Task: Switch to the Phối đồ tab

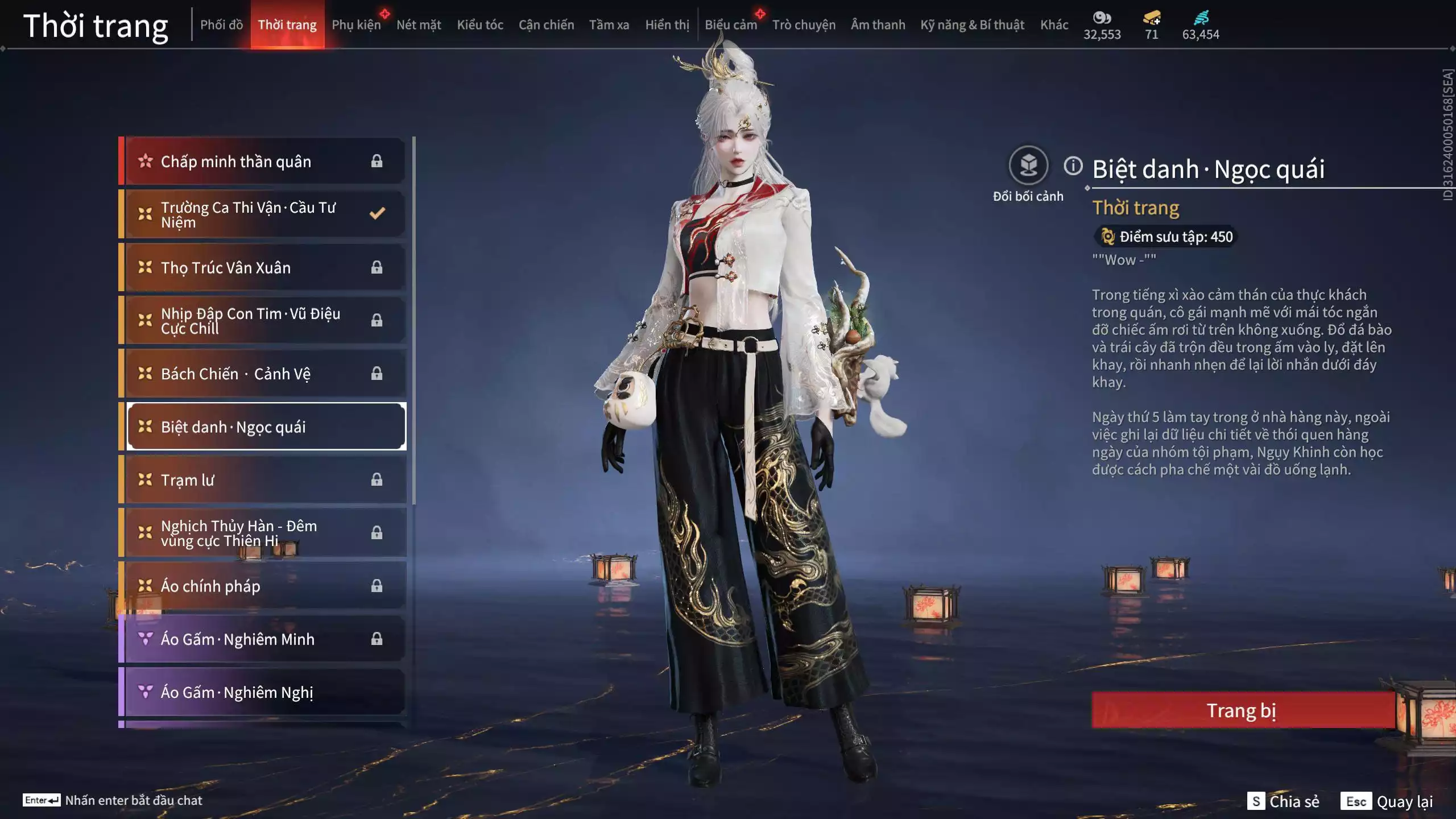Action: 221,25
